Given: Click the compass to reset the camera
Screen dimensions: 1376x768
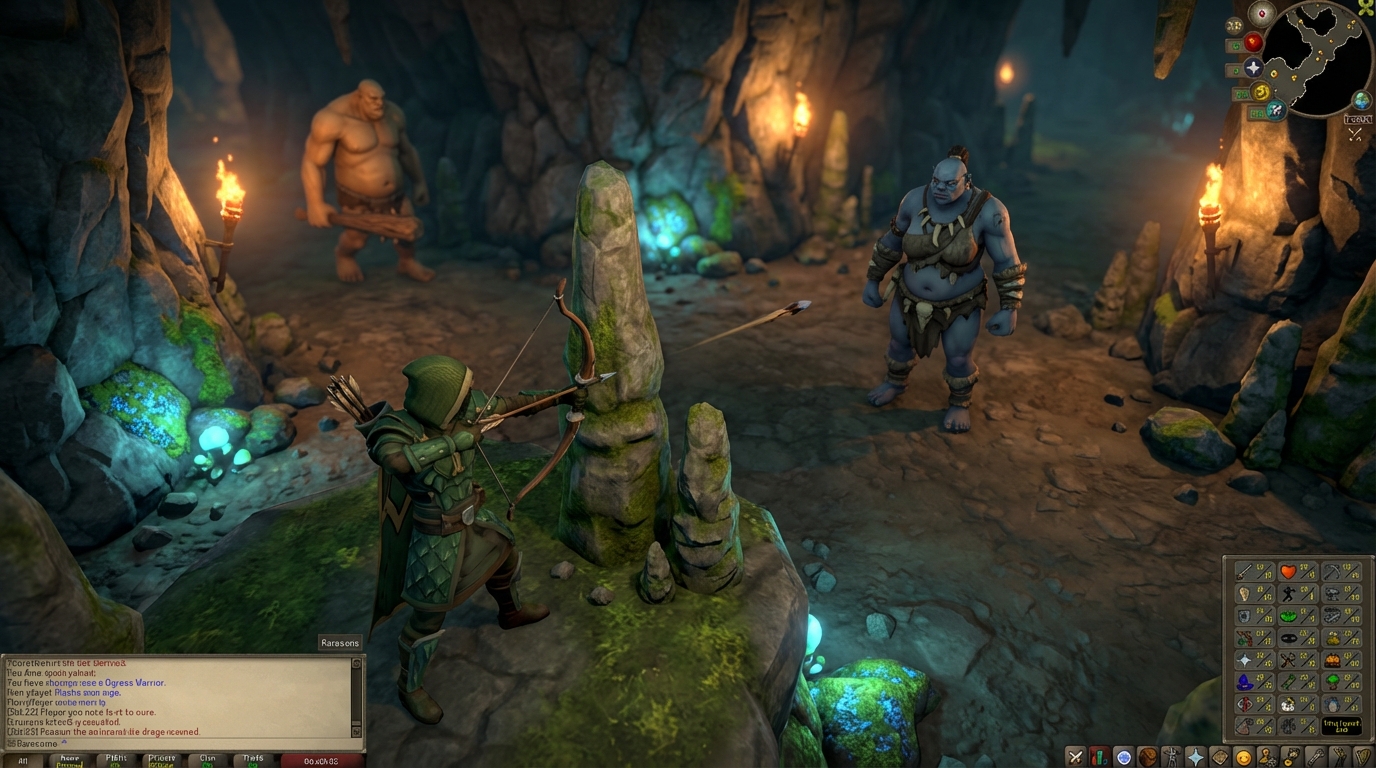Looking at the screenshot, I should 1261,13.
